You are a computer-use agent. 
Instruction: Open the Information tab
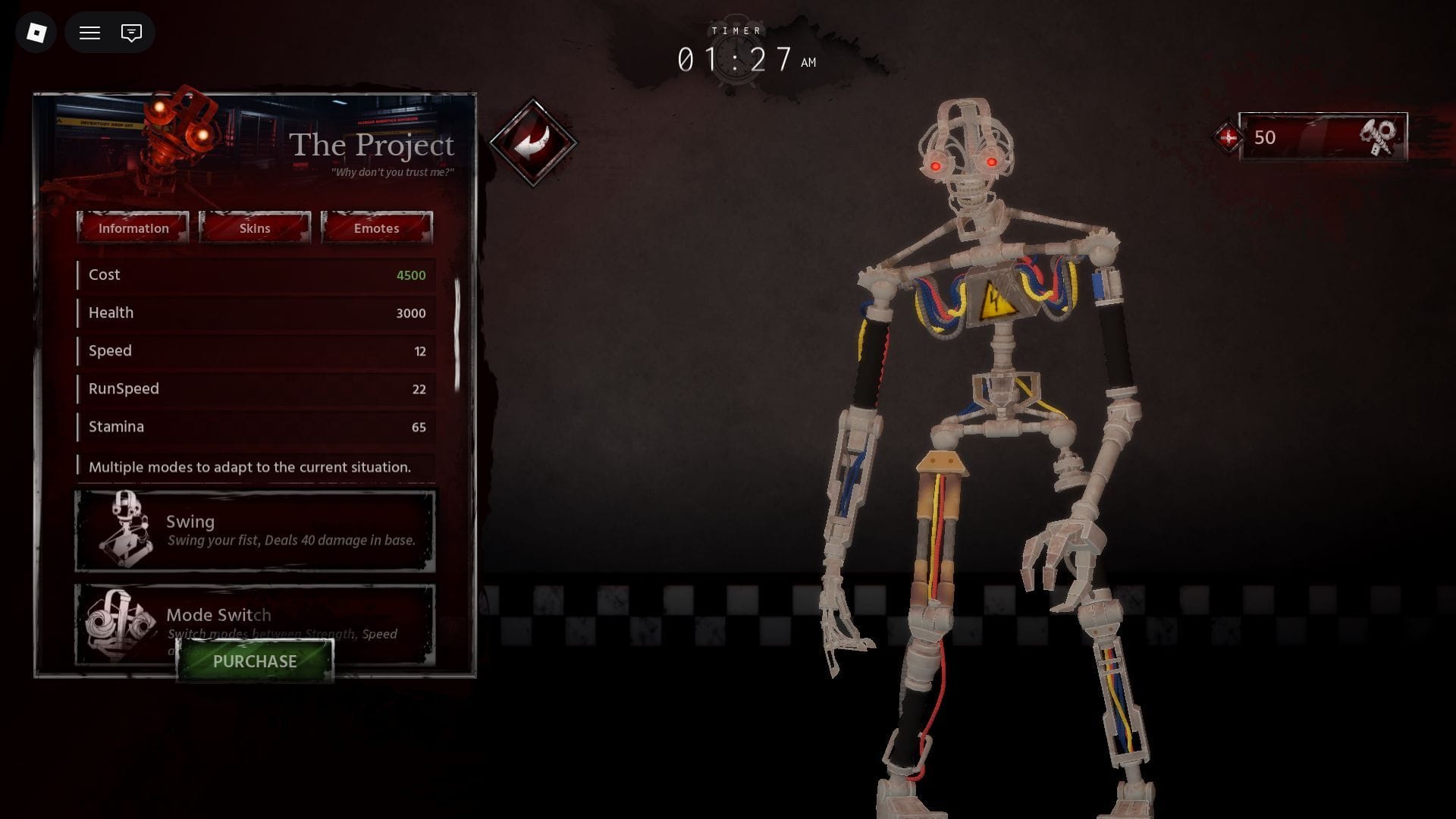133,228
